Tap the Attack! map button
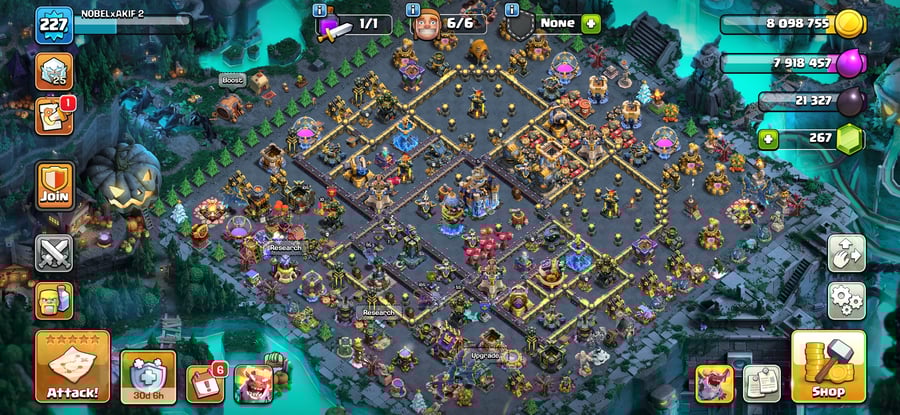 coord(72,368)
